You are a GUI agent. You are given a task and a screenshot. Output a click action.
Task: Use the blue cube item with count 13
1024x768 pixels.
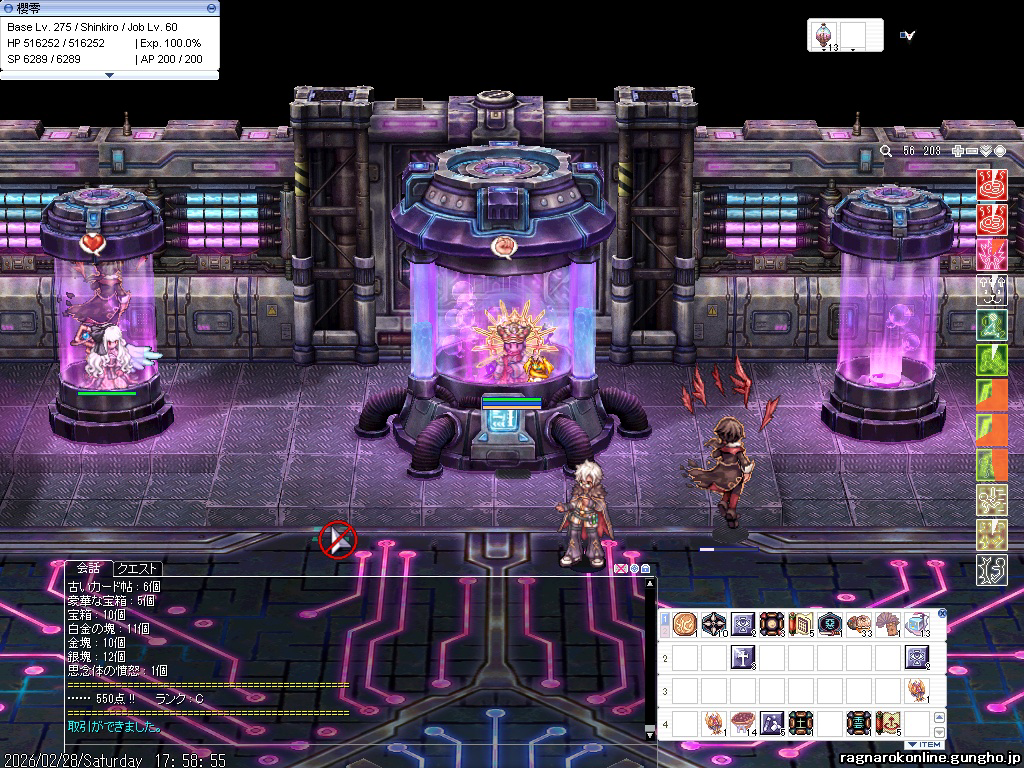pyautogui.click(x=916, y=625)
